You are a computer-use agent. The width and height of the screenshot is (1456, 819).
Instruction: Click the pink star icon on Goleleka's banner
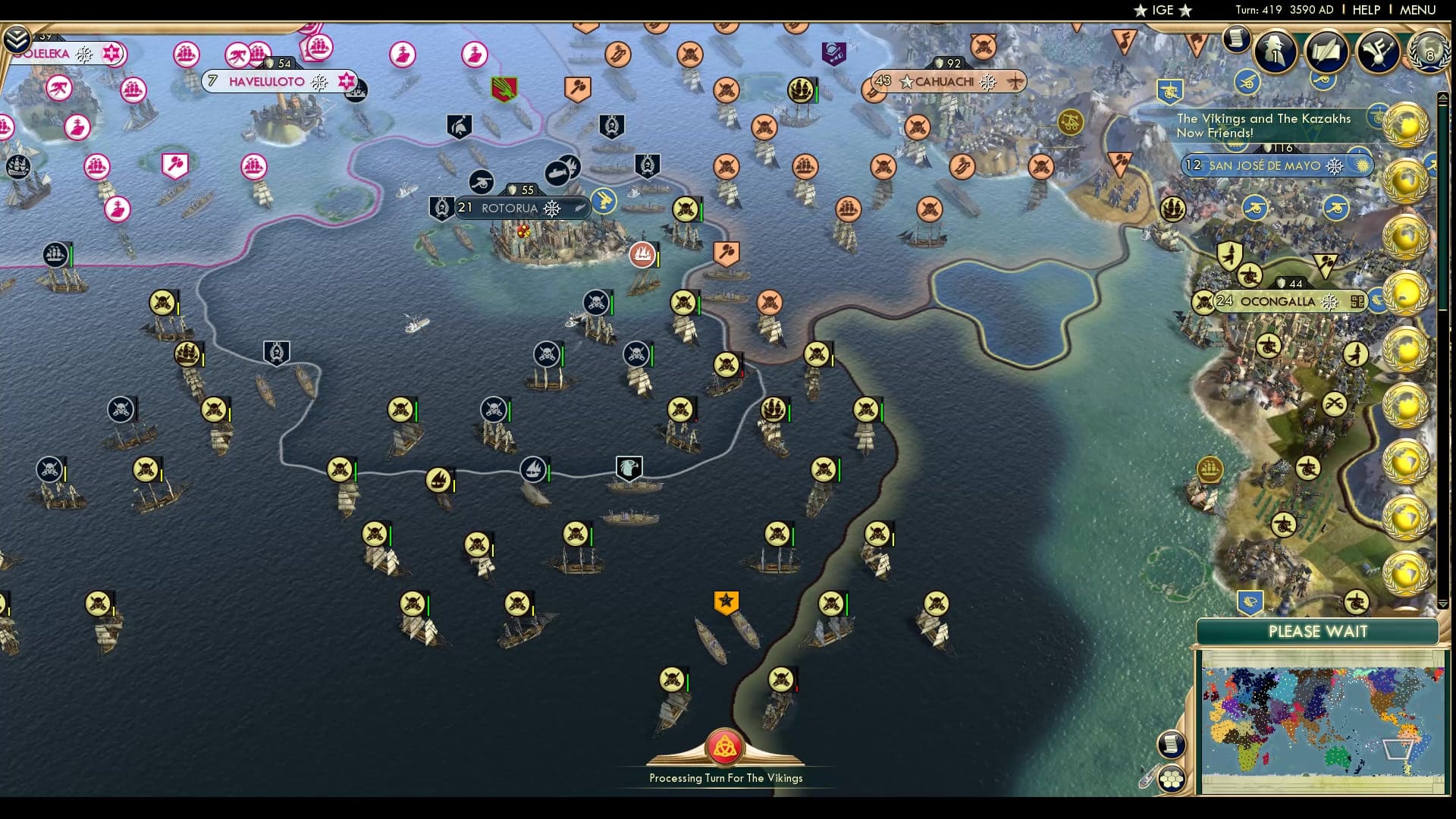(x=112, y=54)
